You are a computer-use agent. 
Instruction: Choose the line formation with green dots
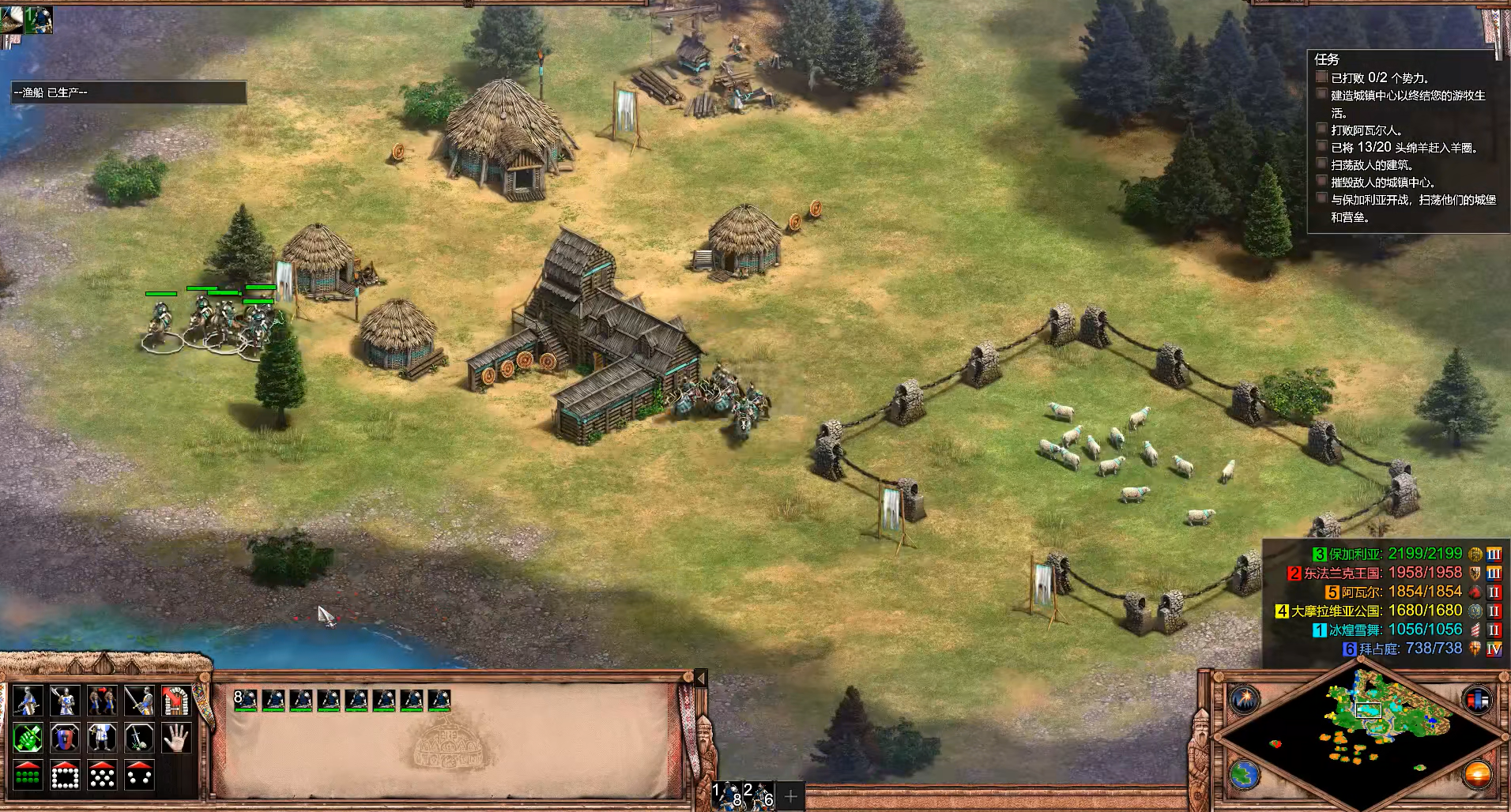point(28,775)
